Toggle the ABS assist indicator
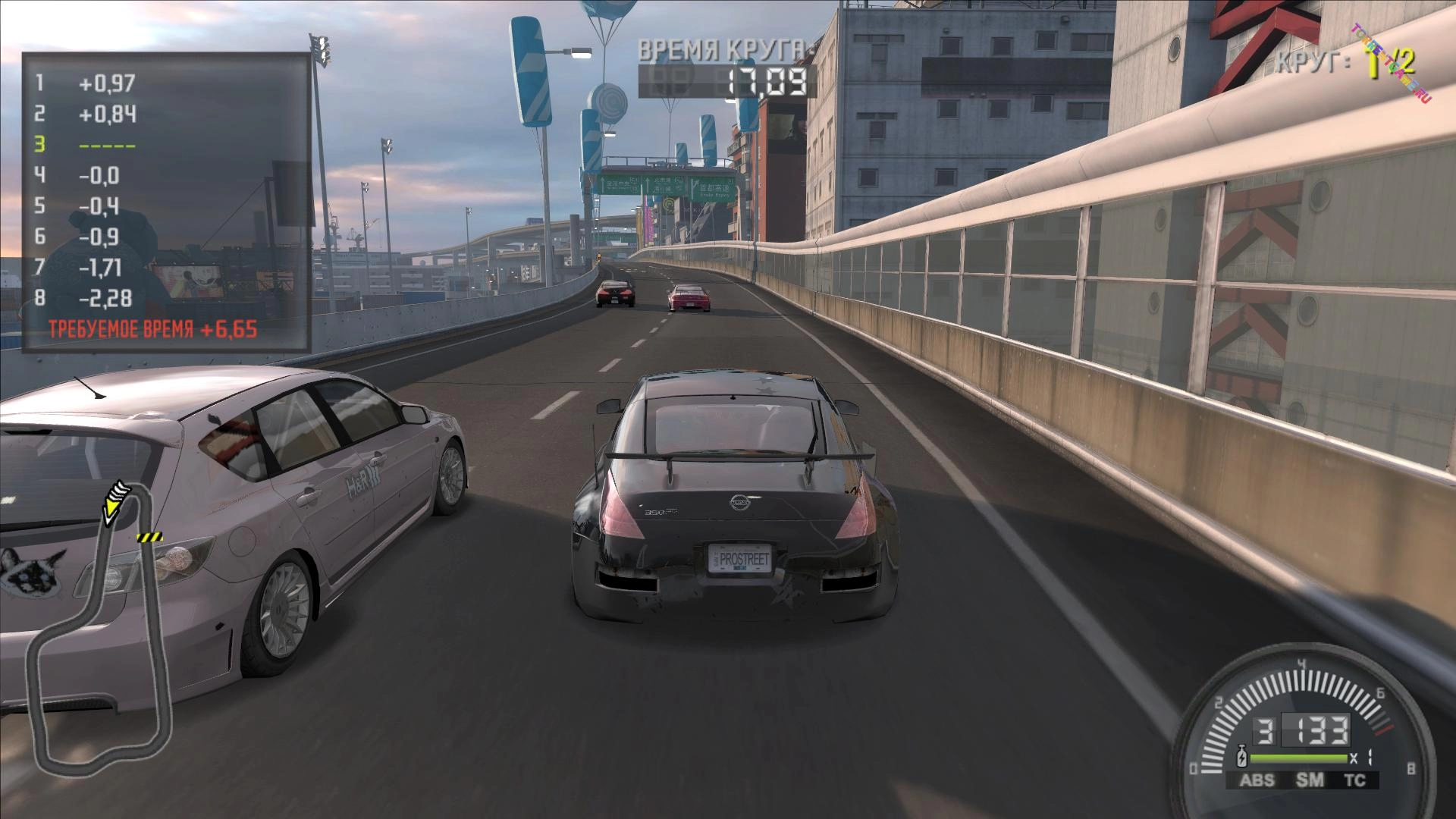Screen dimensions: 1456x819 point(1257,780)
